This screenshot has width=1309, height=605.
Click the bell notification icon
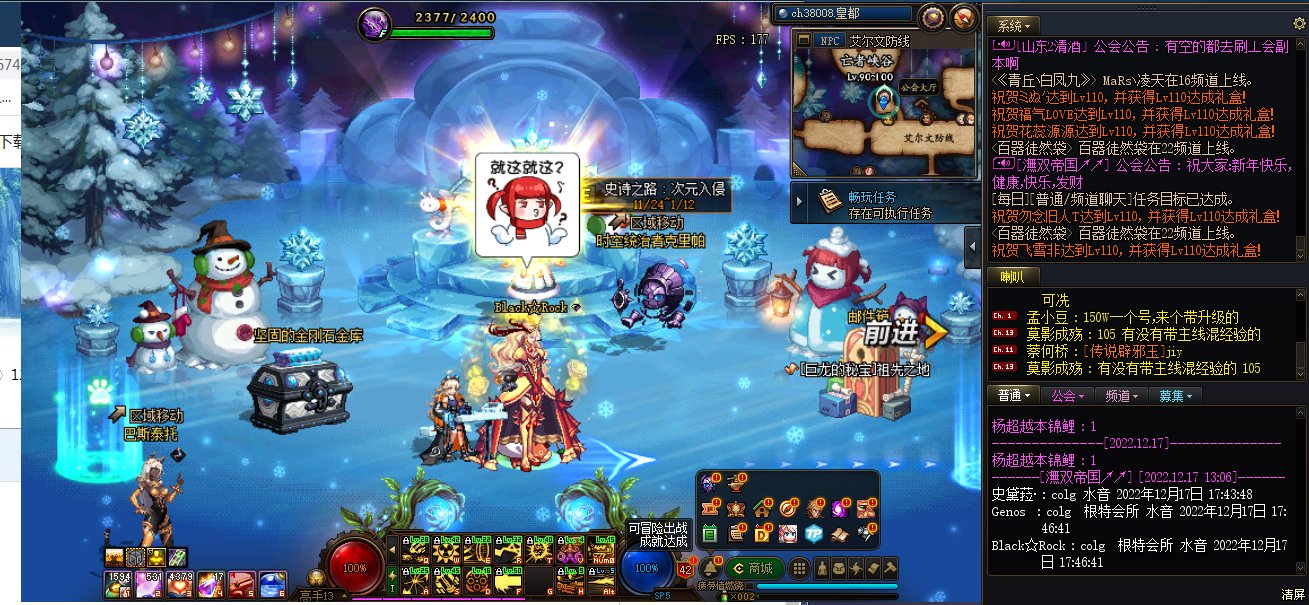[710, 568]
